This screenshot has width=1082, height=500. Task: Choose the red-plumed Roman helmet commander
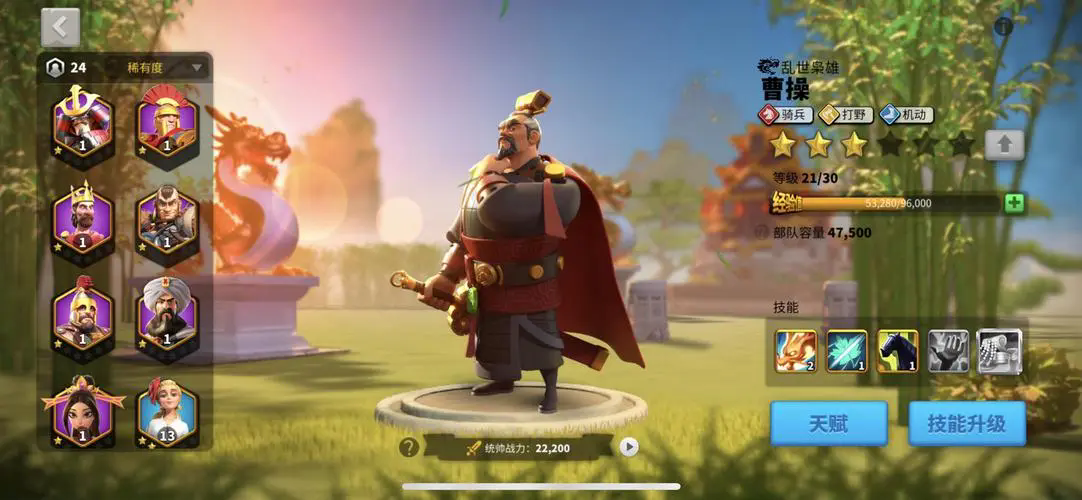click(167, 122)
